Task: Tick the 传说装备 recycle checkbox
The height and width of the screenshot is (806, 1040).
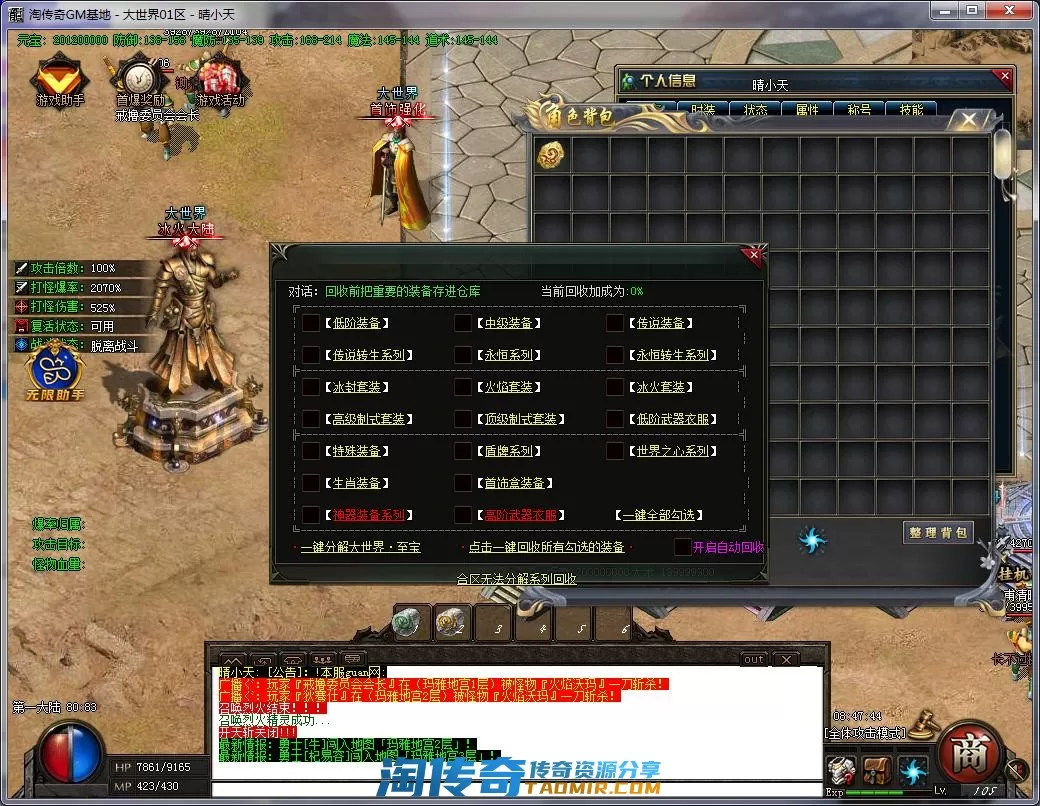Action: pyautogui.click(x=615, y=323)
